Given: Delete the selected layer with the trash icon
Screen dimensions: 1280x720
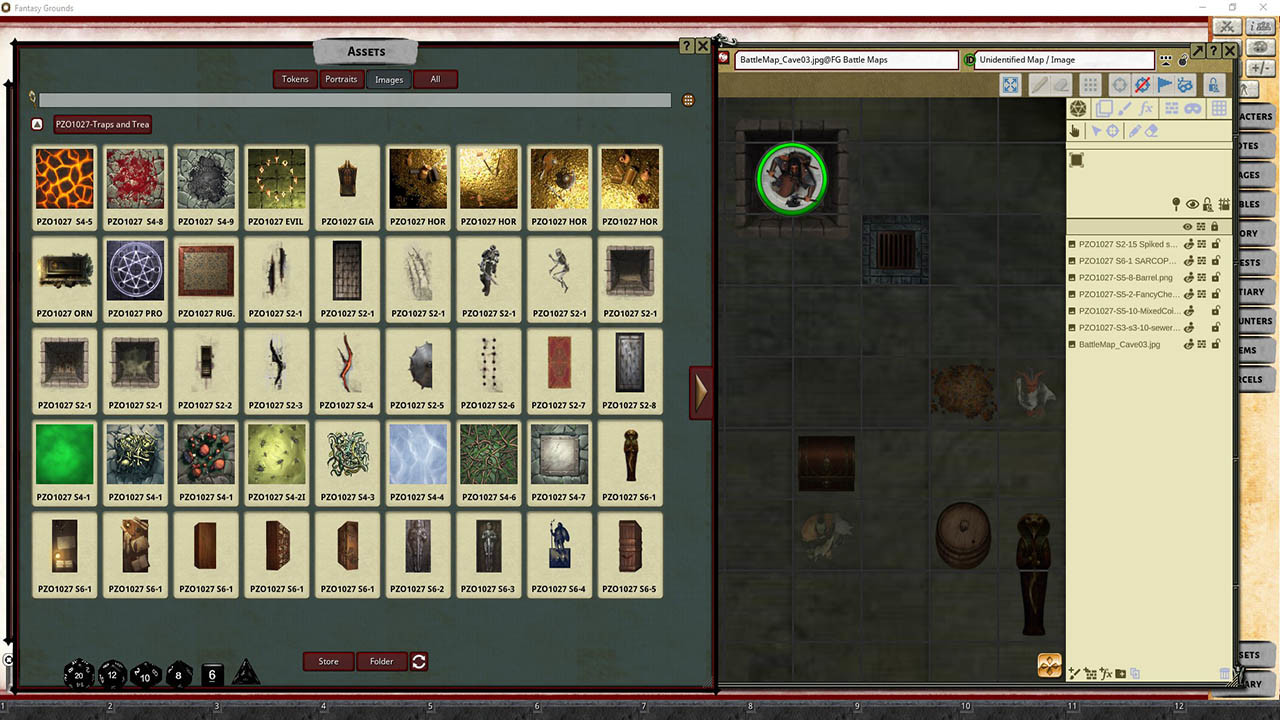Looking at the screenshot, I should click(x=1224, y=673).
